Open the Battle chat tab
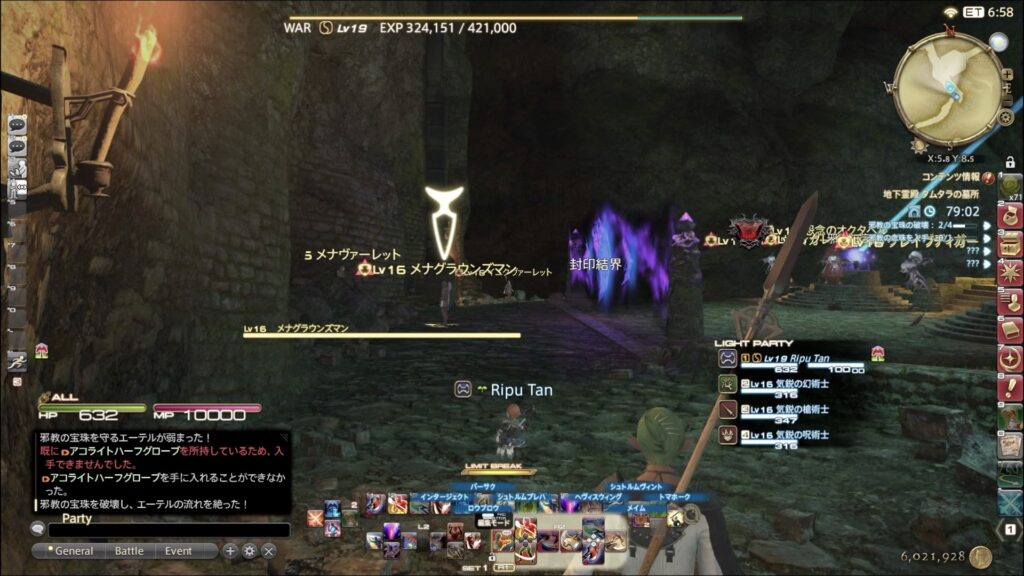The image size is (1024, 576). (x=129, y=551)
